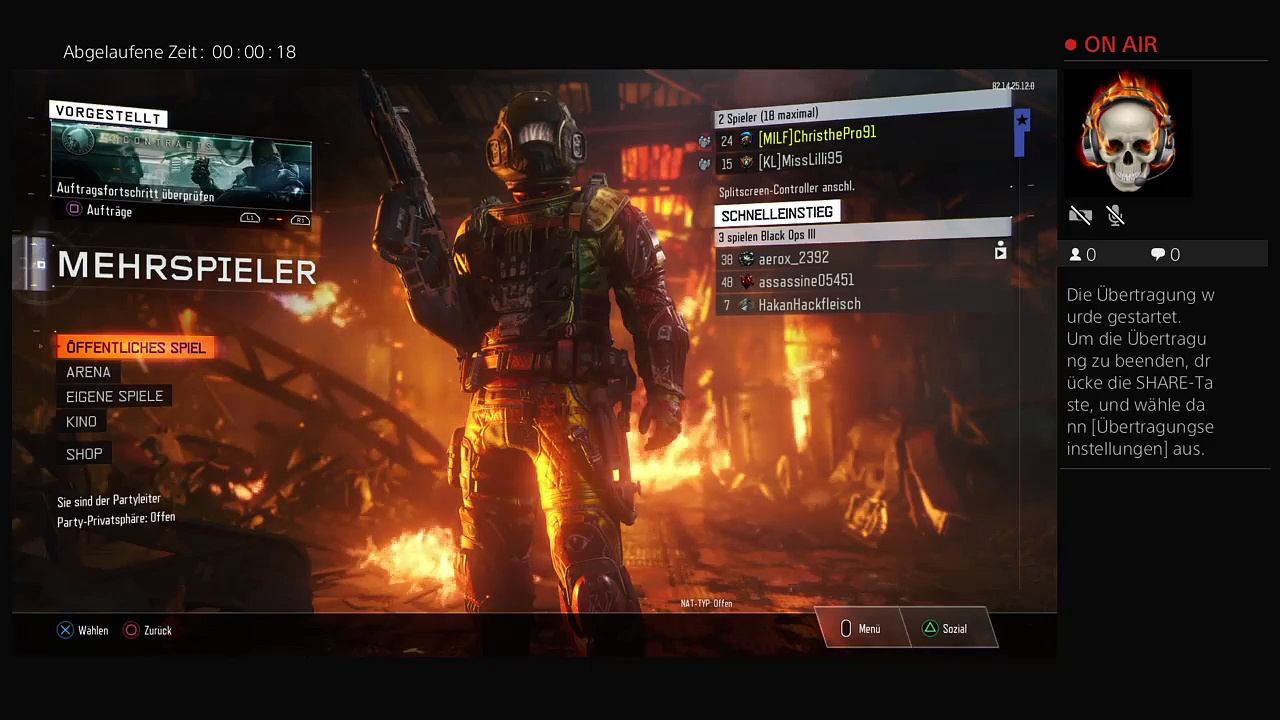This screenshot has width=1280, height=720.
Task: Select Öffentliches Spiel menu entry
Action: click(x=135, y=347)
